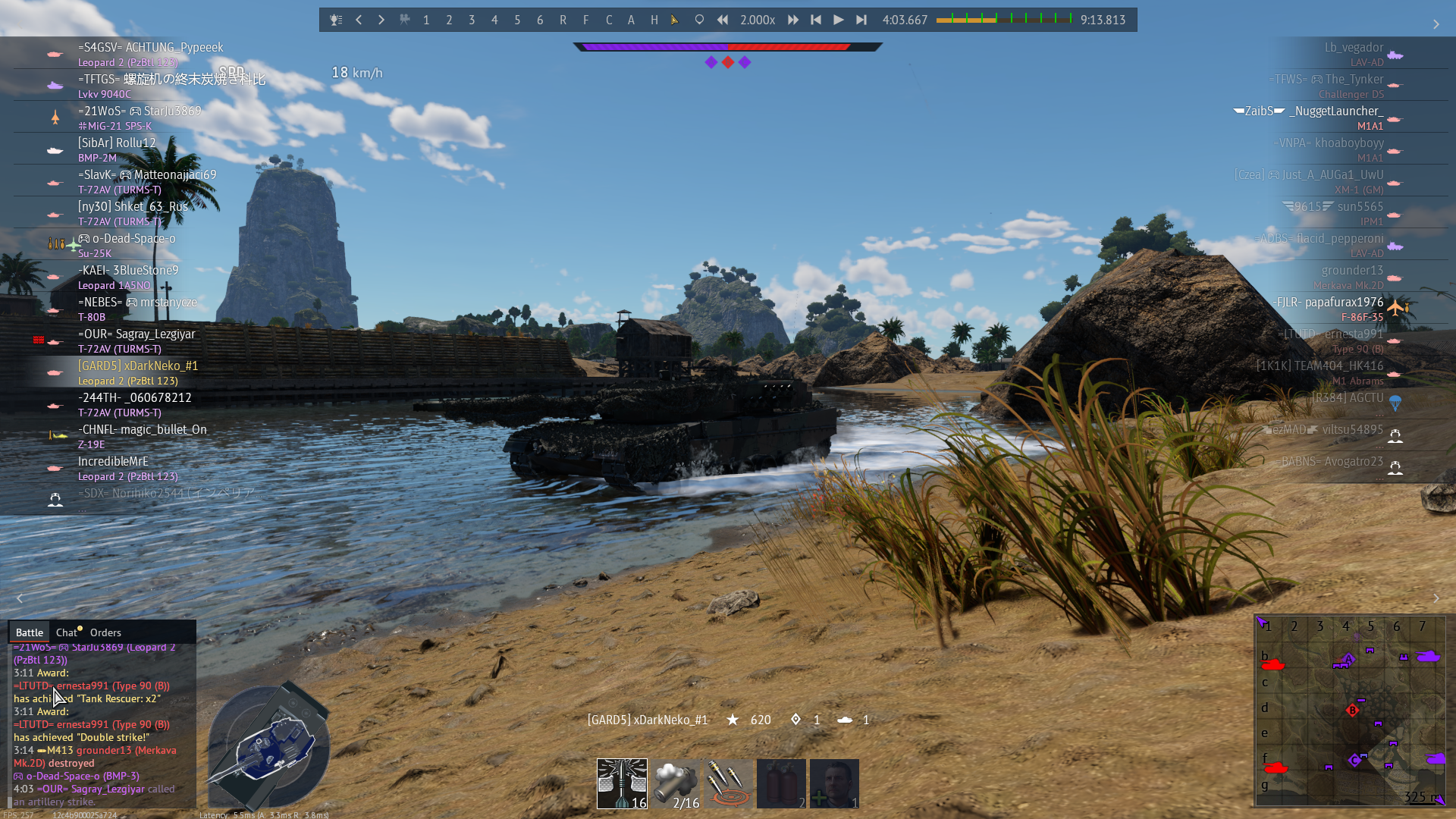Play the replay
Viewport: 1456px width, 819px height.
pos(838,20)
